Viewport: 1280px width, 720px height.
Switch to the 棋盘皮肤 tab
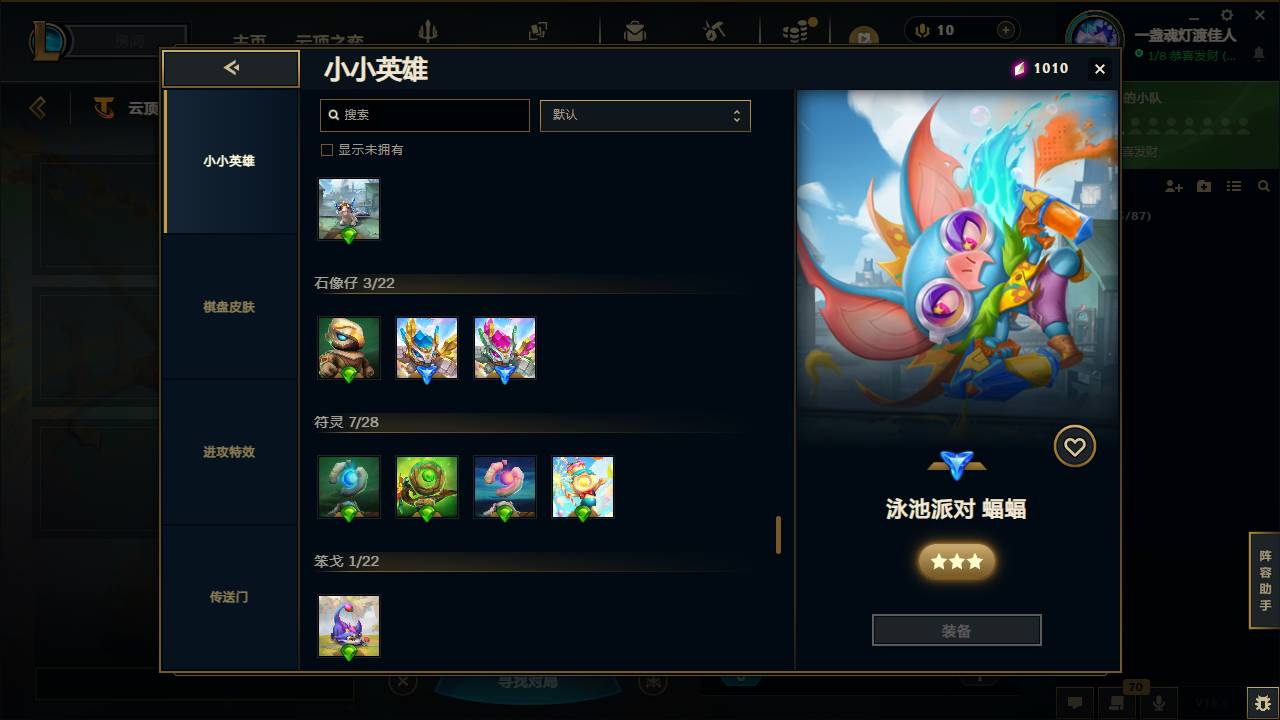[230, 307]
